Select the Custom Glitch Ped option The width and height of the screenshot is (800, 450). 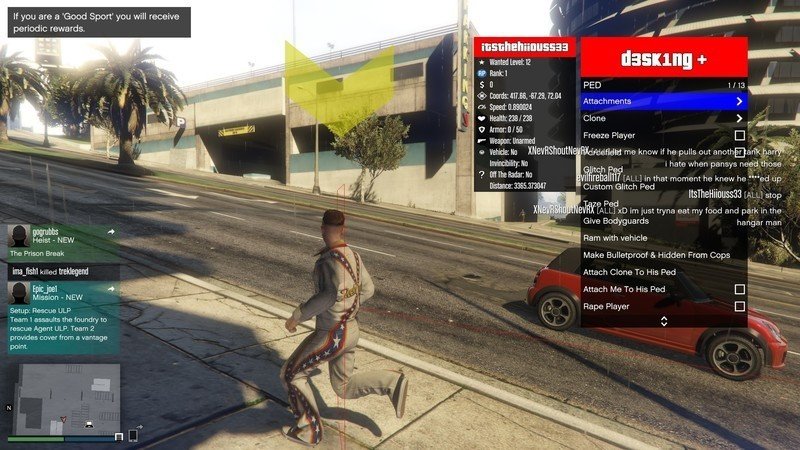[x=619, y=187]
